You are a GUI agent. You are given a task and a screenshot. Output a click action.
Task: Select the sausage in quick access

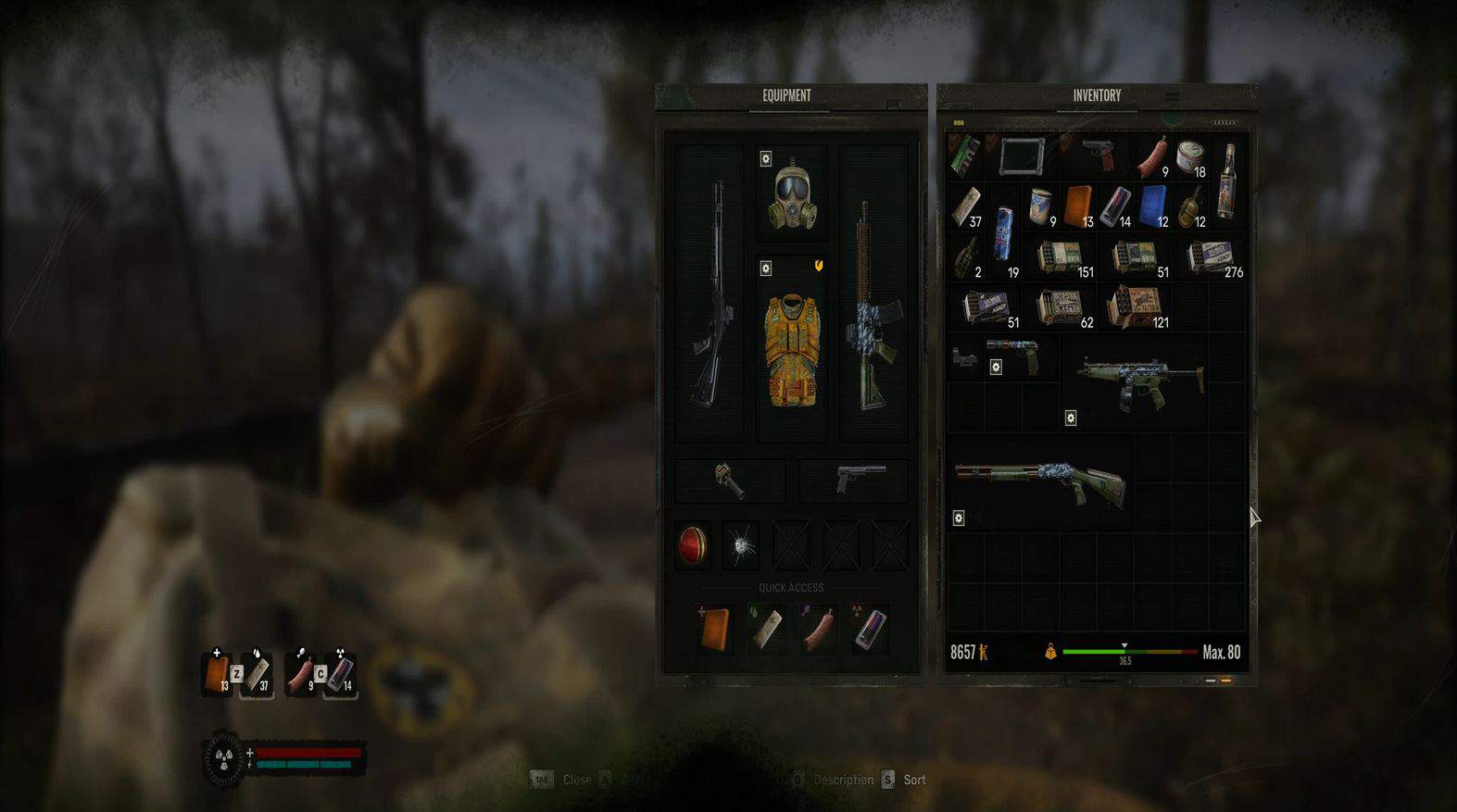coord(819,629)
